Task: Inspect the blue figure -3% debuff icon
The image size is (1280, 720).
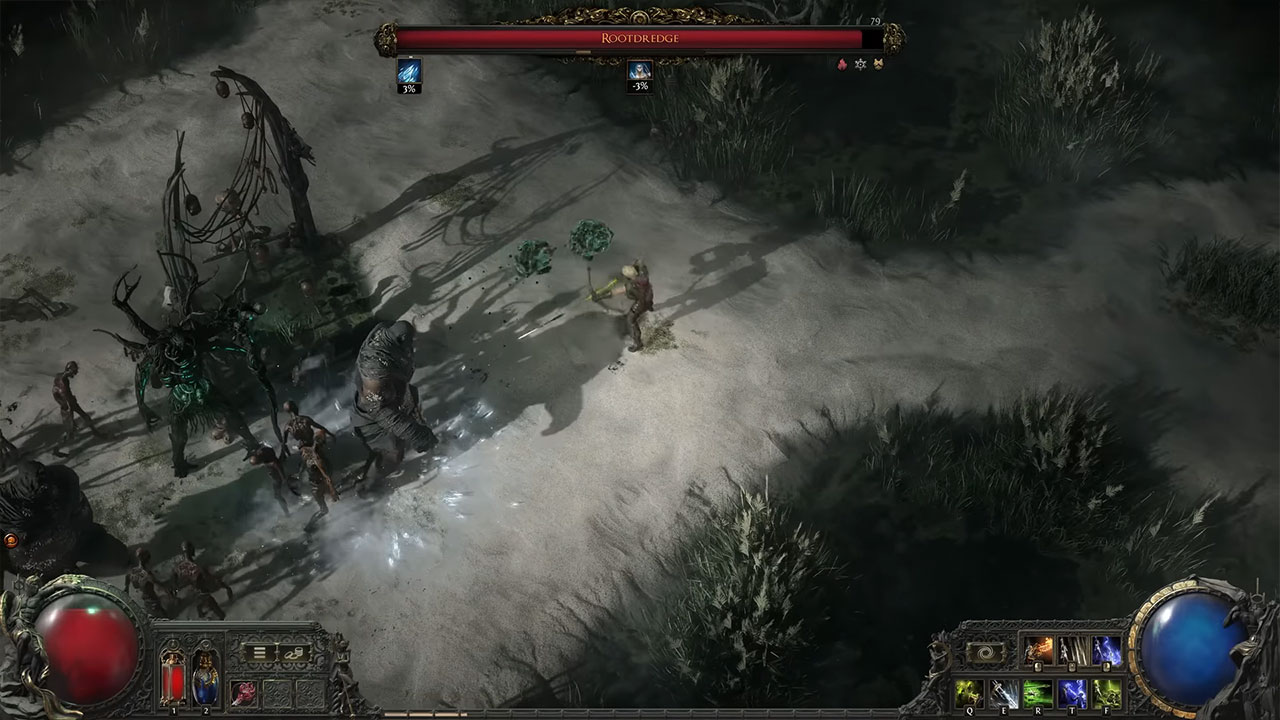Action: (639, 70)
